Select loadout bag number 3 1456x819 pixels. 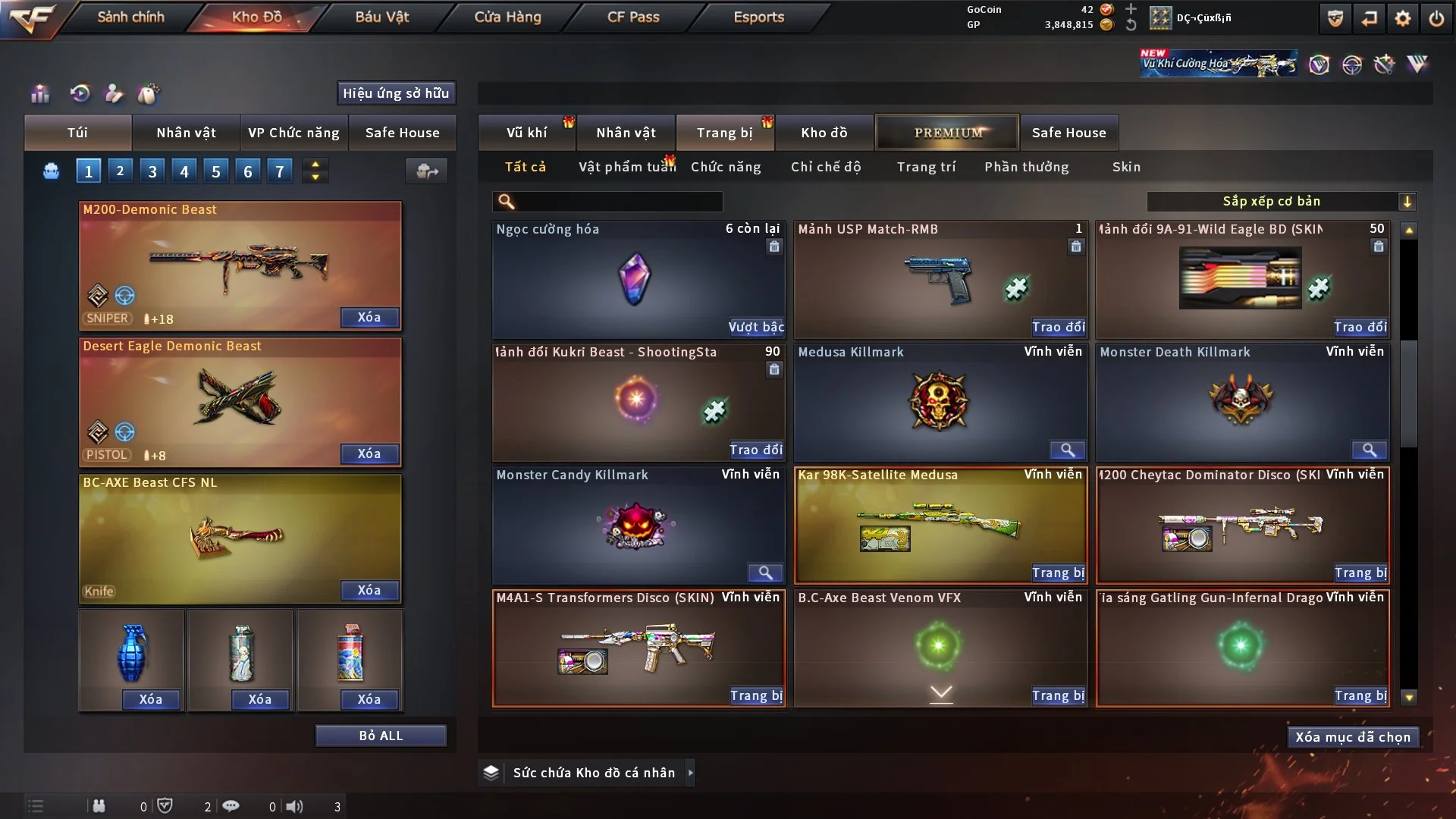(x=152, y=171)
